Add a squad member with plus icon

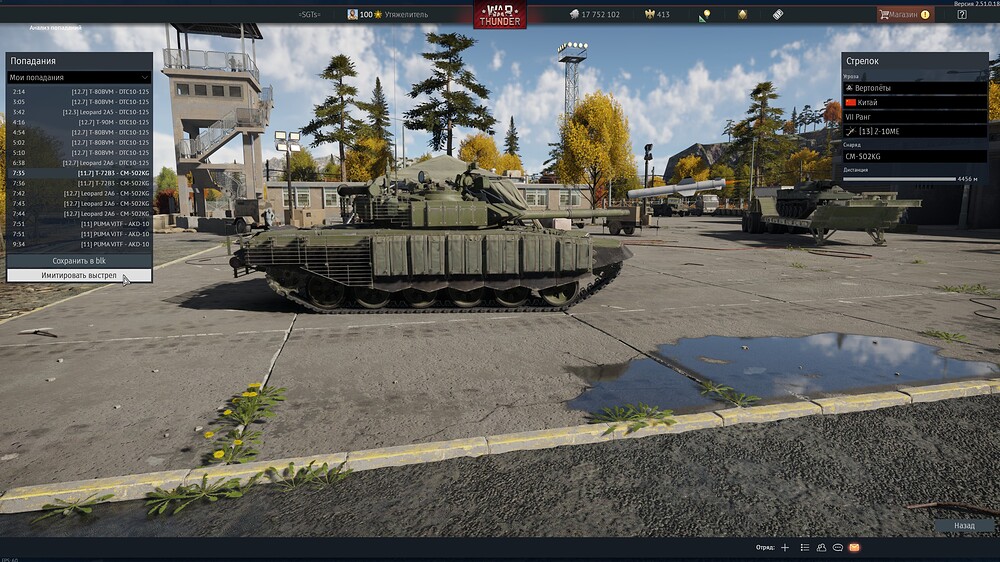785,548
